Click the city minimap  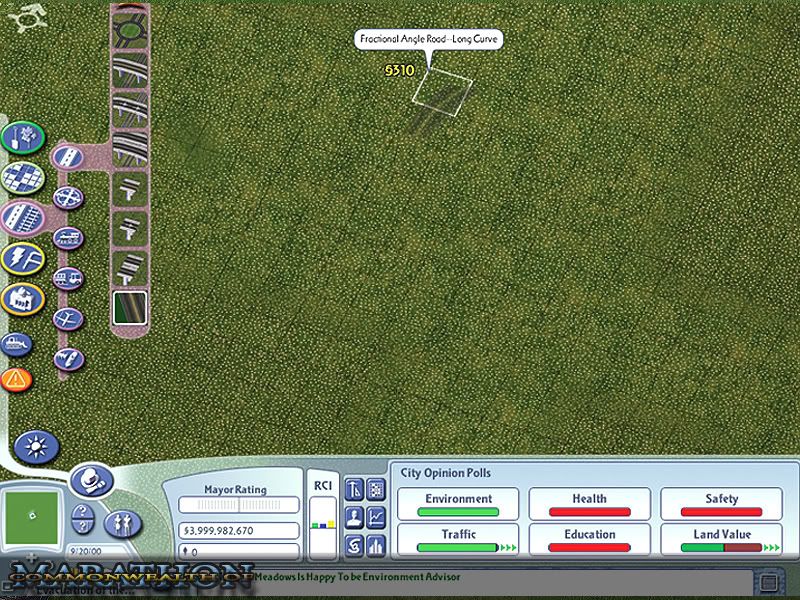(x=32, y=514)
